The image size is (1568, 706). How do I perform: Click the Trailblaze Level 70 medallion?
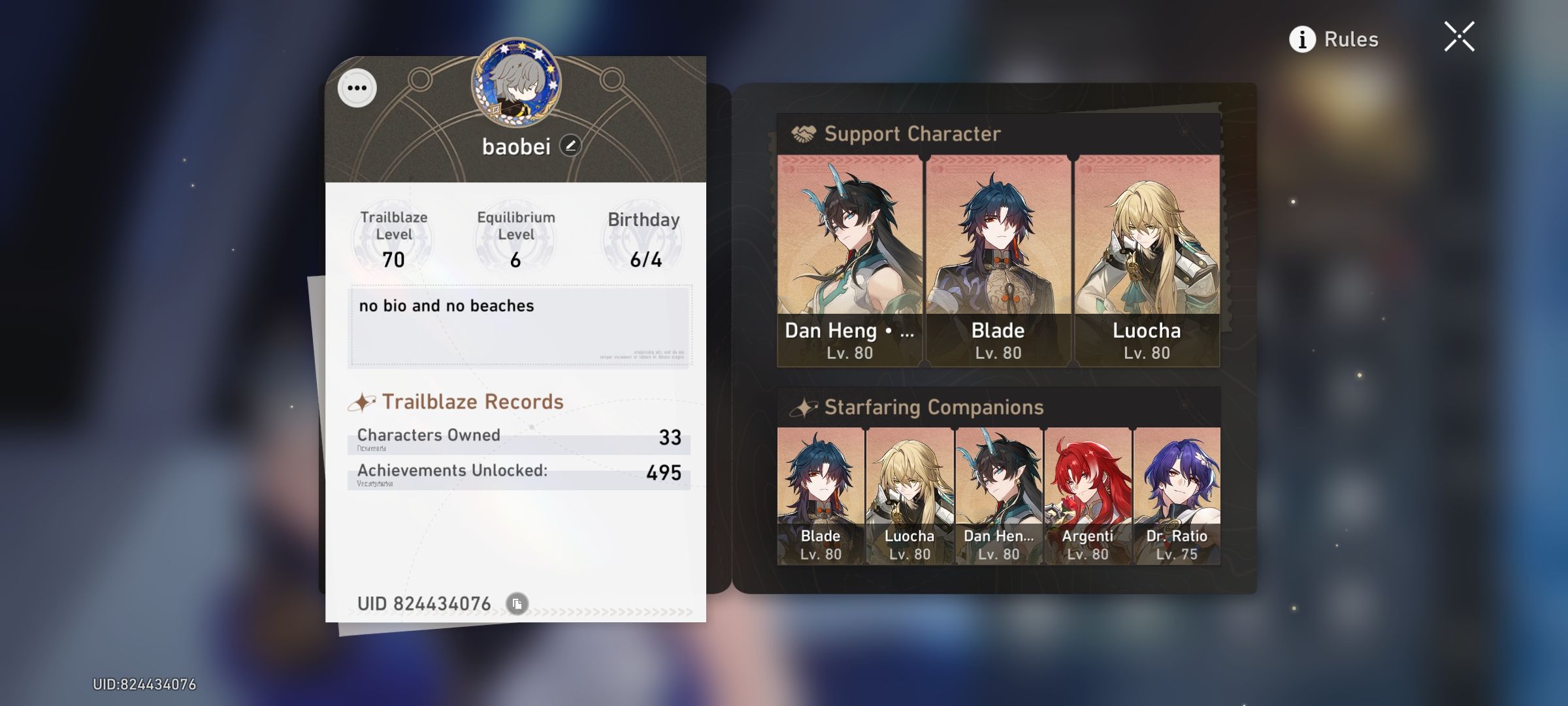pyautogui.click(x=395, y=237)
